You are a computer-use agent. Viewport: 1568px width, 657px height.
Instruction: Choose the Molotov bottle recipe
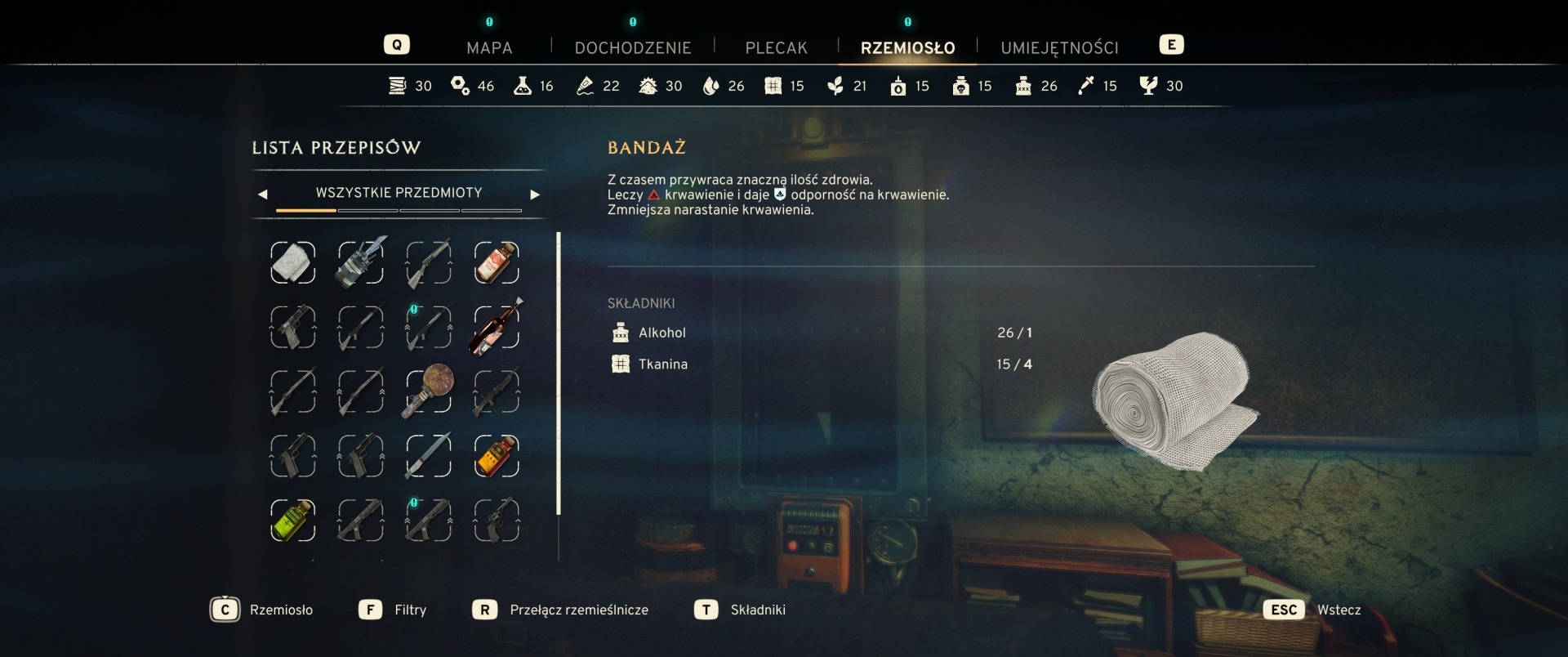point(496,327)
